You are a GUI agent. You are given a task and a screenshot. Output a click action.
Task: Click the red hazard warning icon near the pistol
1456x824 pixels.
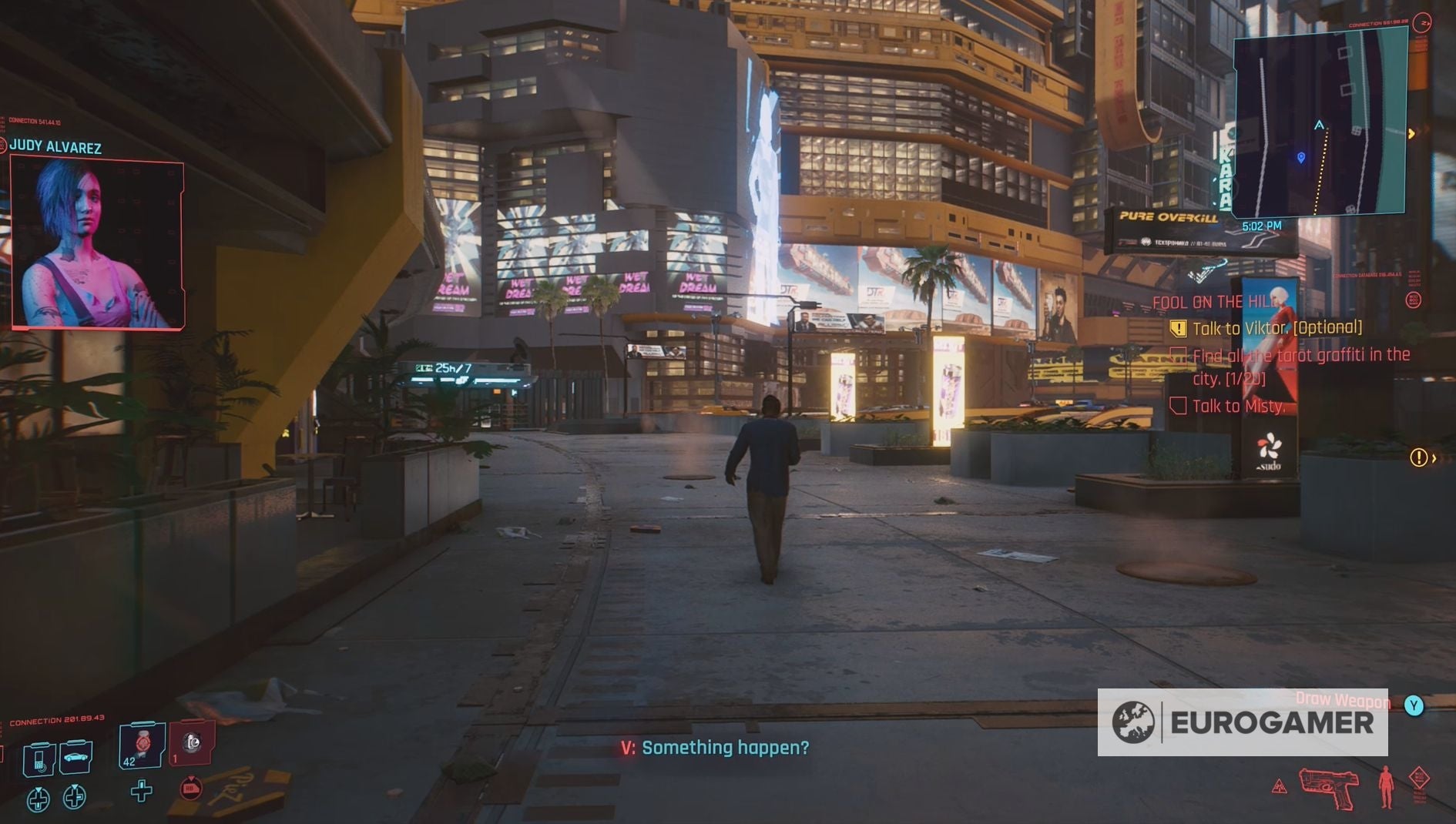(1280, 786)
